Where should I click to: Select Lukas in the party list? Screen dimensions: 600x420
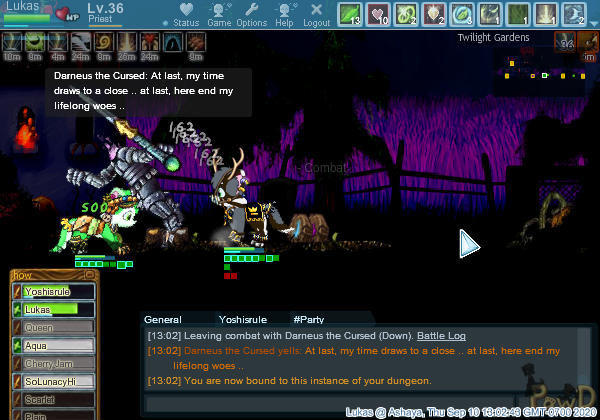coord(56,310)
